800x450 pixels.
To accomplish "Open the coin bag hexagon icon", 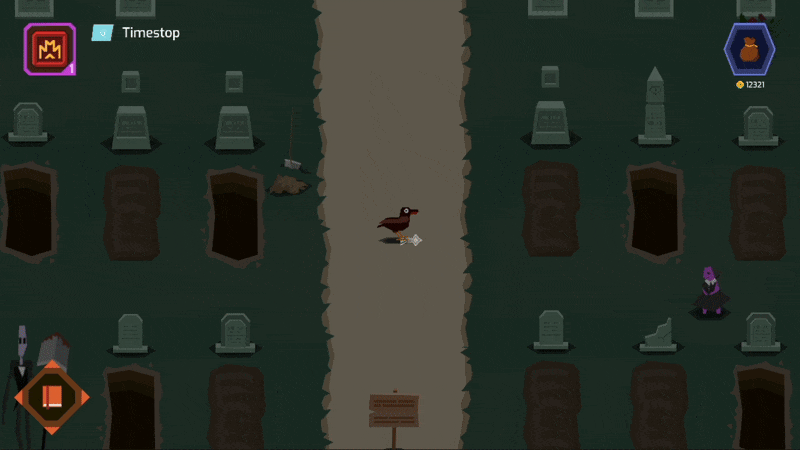I will 749,48.
